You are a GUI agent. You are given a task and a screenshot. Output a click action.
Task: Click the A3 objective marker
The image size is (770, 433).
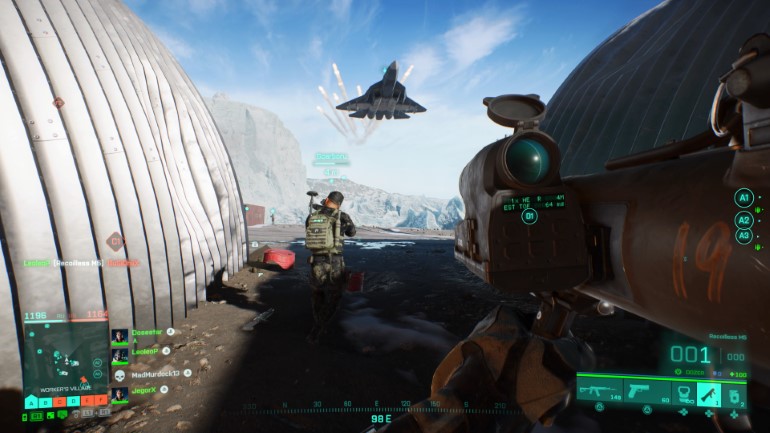click(743, 236)
